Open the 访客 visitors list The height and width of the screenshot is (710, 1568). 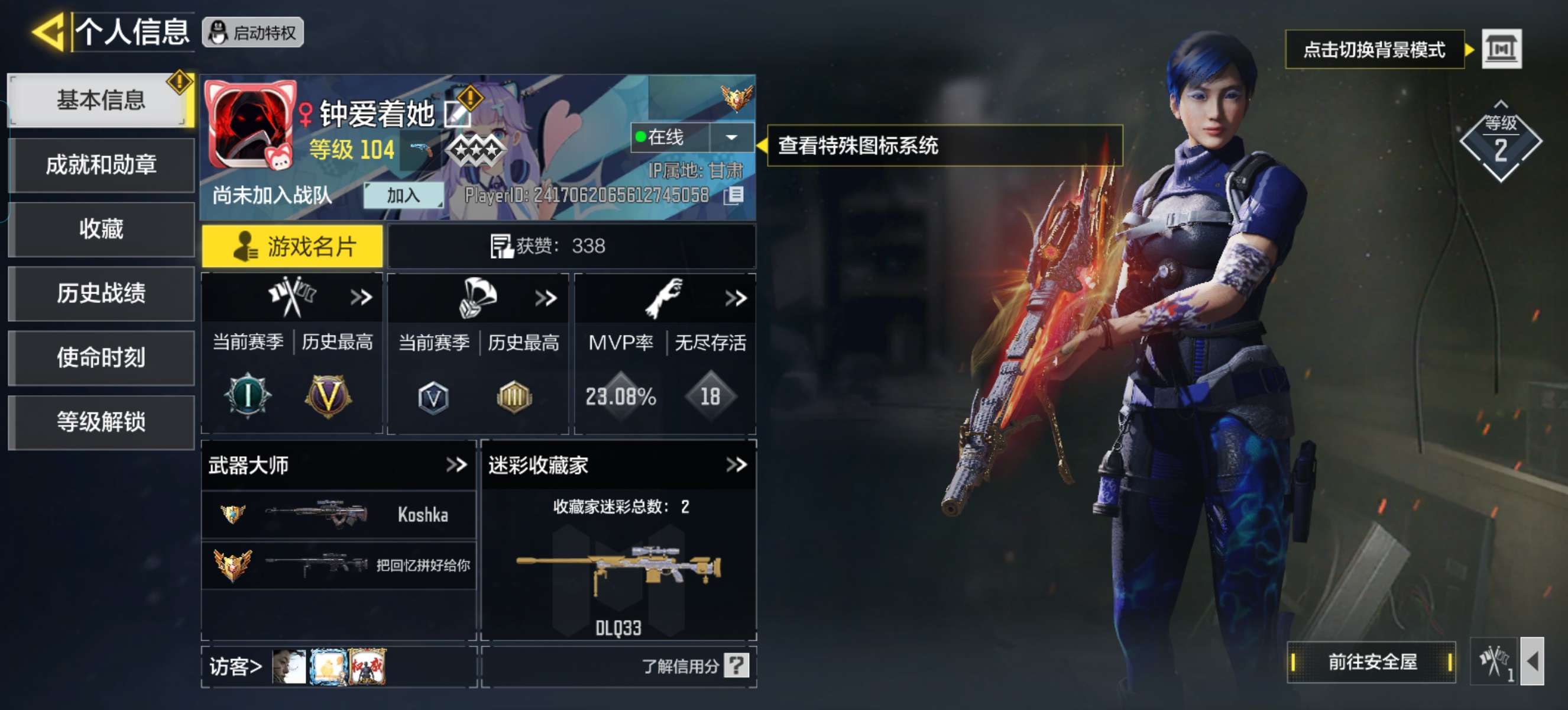pyautogui.click(x=235, y=667)
